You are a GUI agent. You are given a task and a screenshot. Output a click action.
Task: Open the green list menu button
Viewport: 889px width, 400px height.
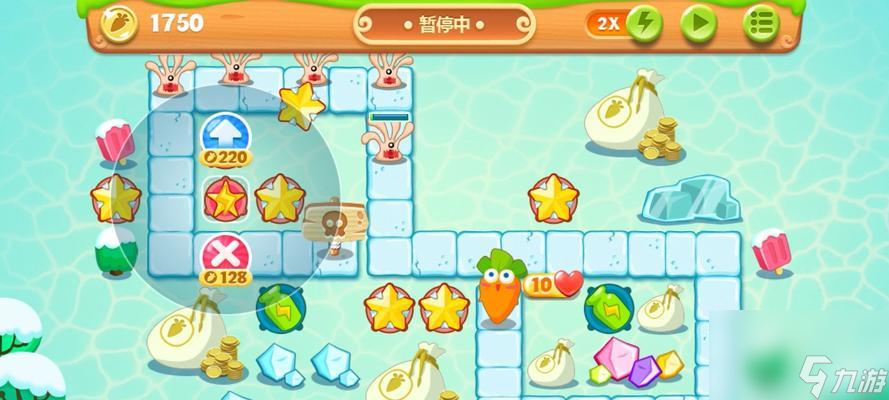(762, 22)
